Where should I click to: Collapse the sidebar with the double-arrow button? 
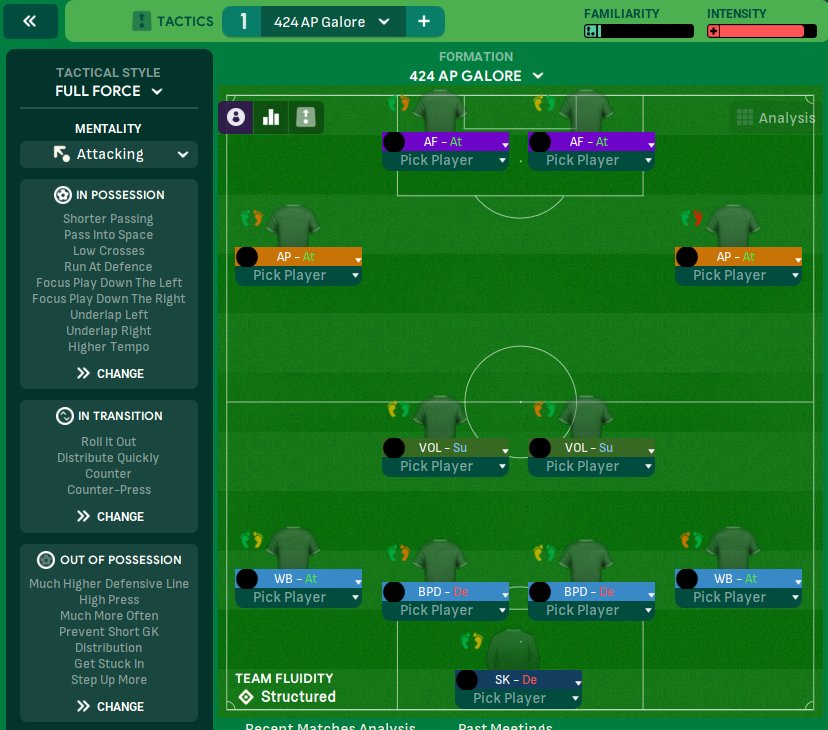coord(30,21)
